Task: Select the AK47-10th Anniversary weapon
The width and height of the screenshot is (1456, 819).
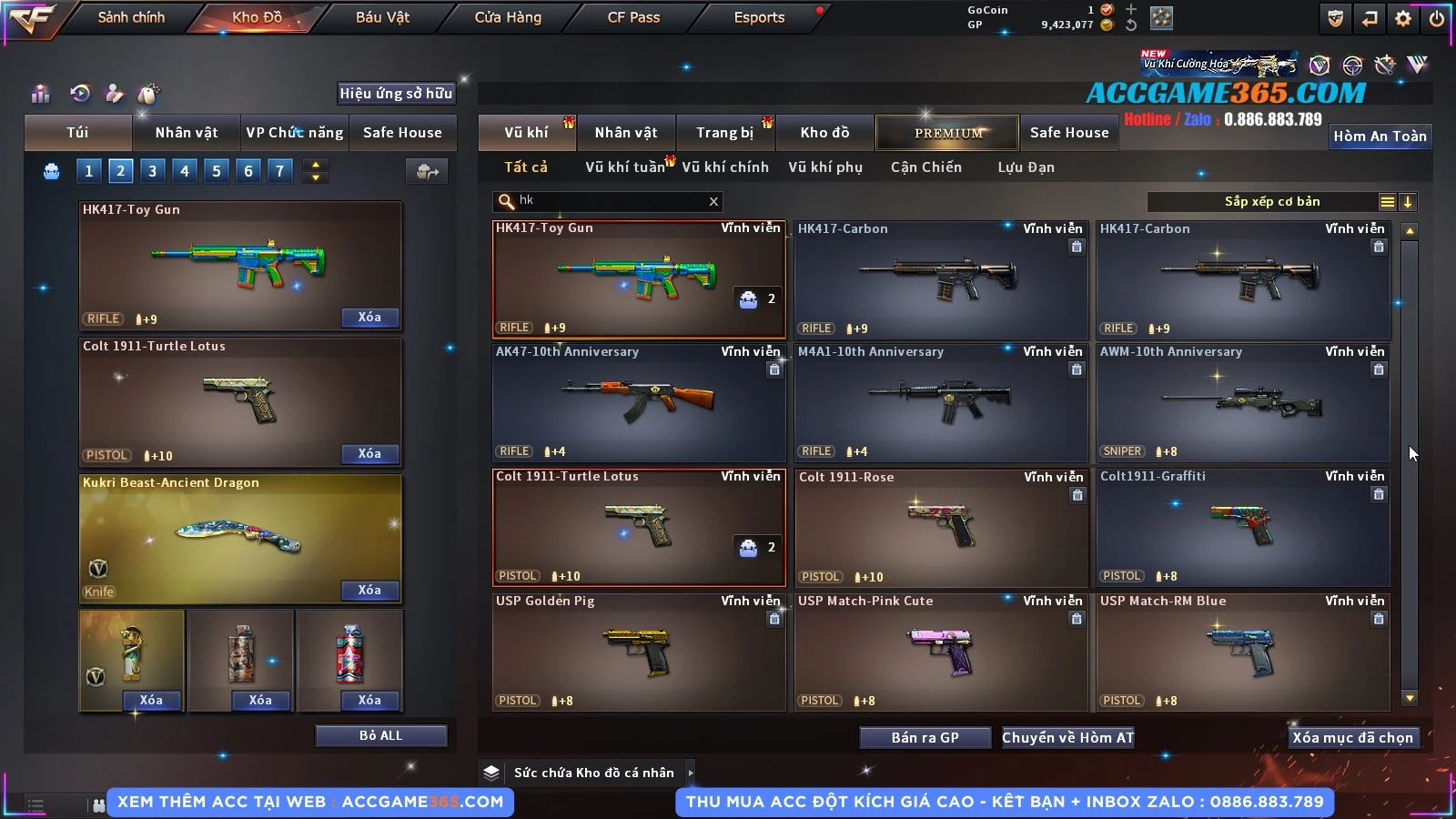Action: 638,402
